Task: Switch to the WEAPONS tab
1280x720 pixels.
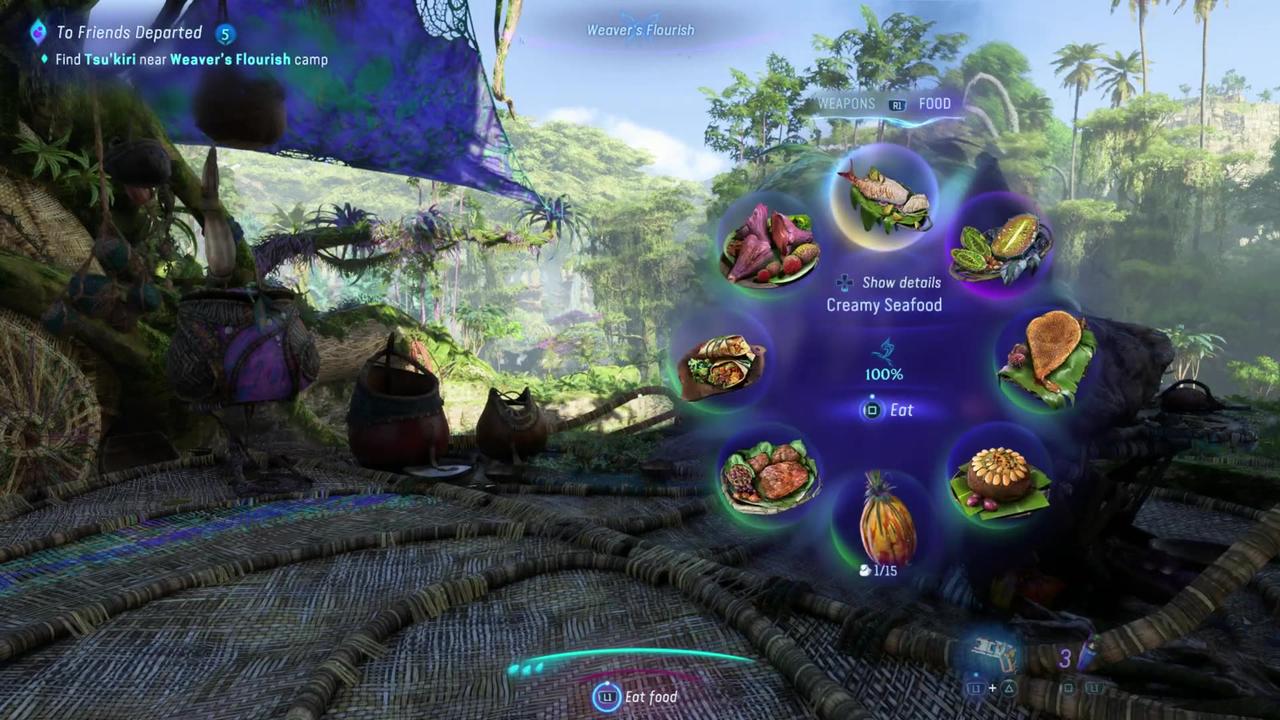Action: [846, 103]
